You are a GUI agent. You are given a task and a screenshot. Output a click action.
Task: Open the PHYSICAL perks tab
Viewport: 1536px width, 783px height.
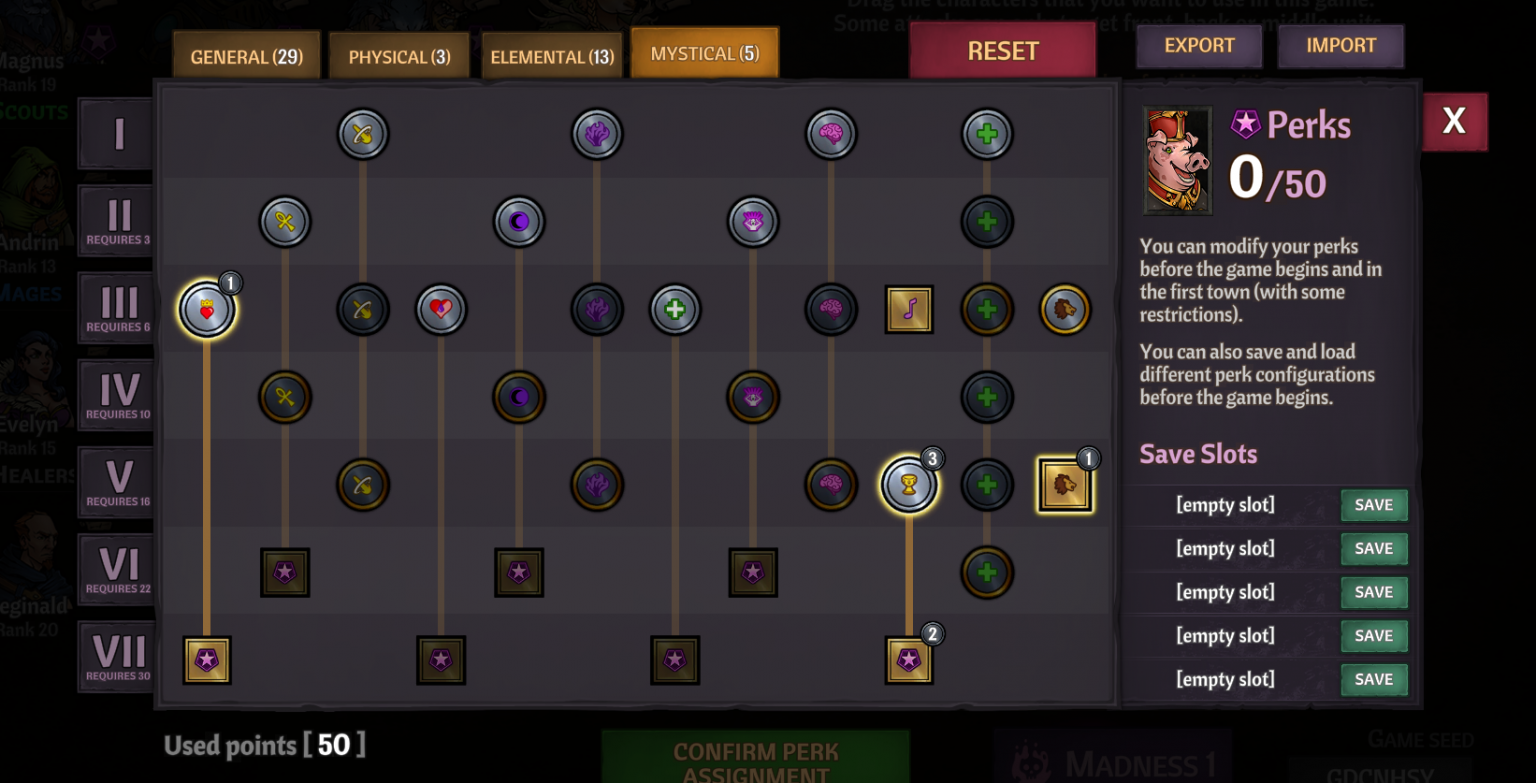coord(399,56)
